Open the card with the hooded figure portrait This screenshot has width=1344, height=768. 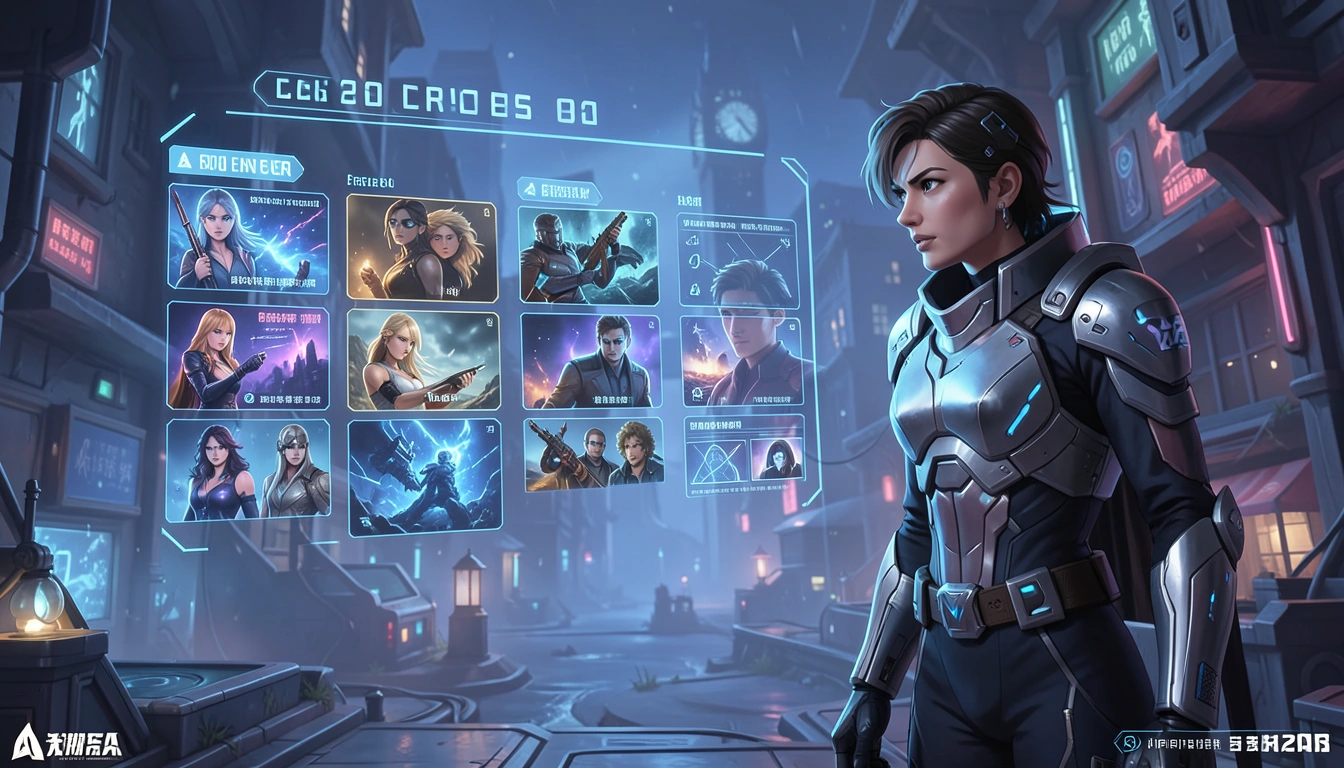744,456
